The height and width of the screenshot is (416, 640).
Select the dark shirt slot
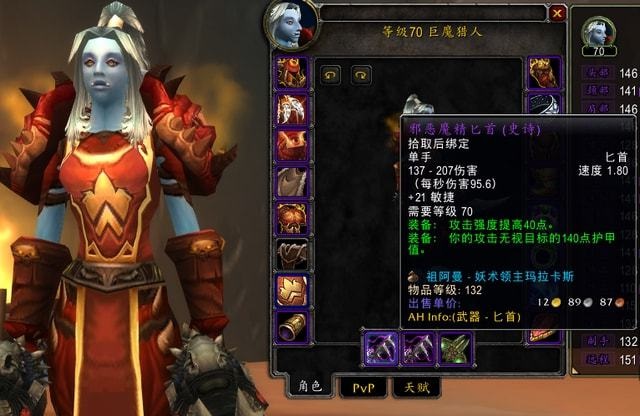click(x=291, y=254)
